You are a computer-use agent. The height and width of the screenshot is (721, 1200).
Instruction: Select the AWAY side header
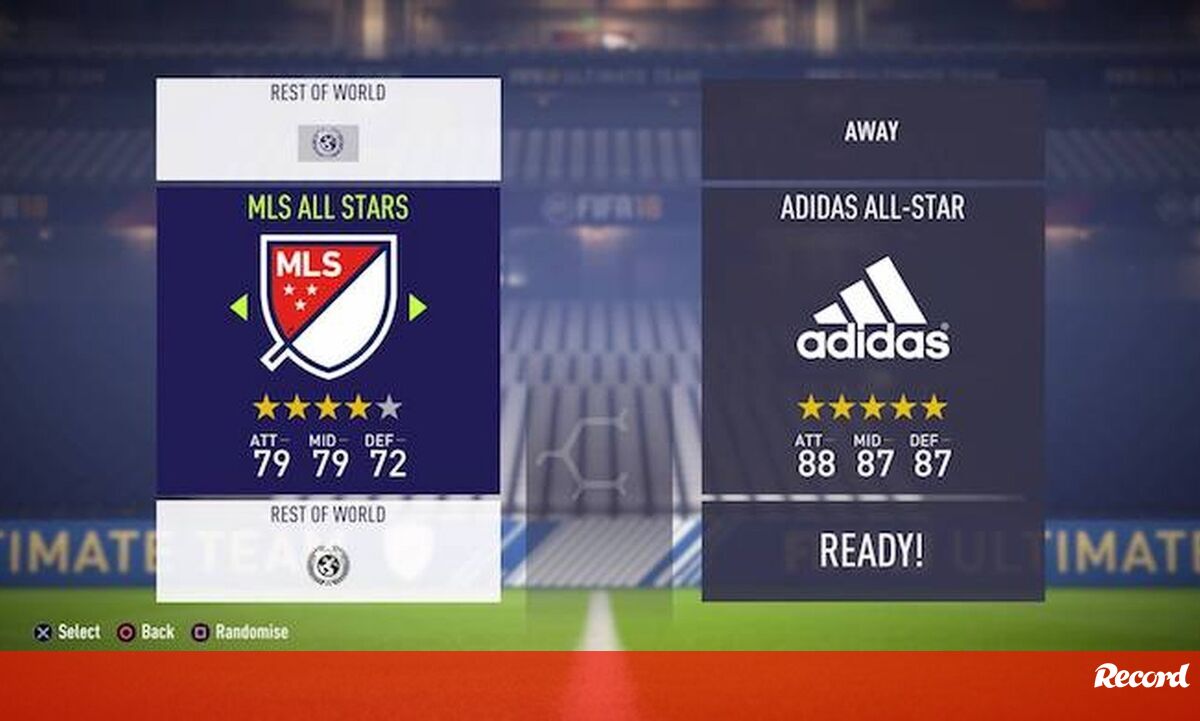click(872, 131)
